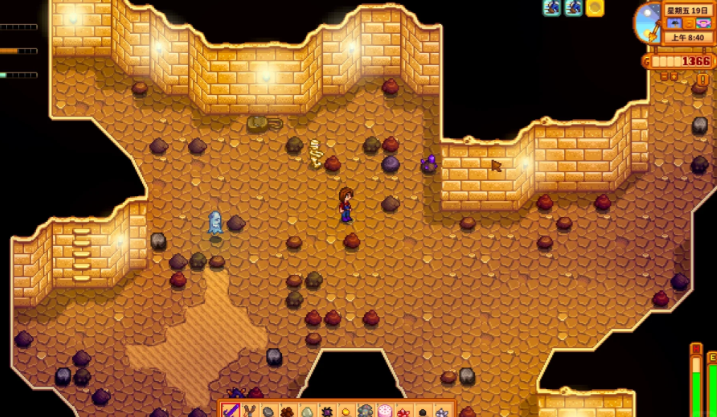Screen dimensions: 717x417
Task: Click the gold circle buff icon
Action: (x=595, y=8)
